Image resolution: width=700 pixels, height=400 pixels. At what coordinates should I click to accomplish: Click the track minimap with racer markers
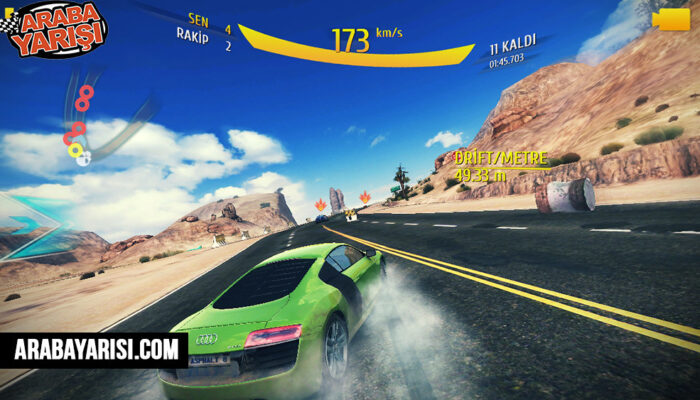click(x=82, y=122)
